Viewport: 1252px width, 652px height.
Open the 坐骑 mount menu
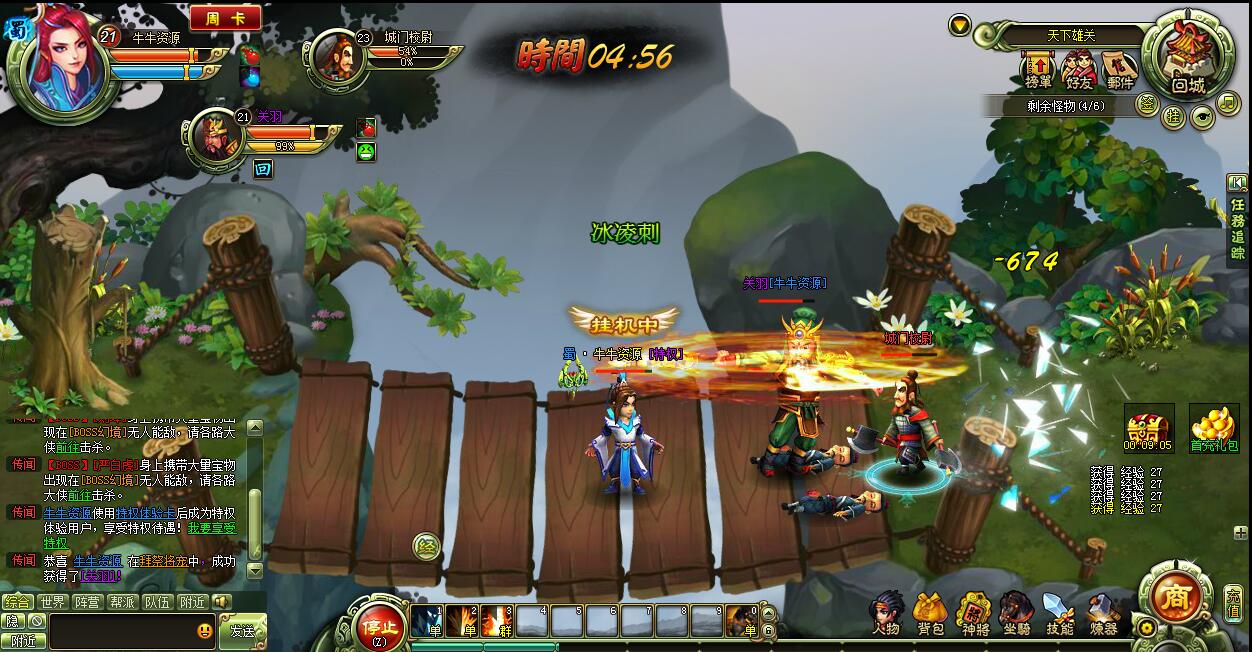pyautogui.click(x=1017, y=612)
